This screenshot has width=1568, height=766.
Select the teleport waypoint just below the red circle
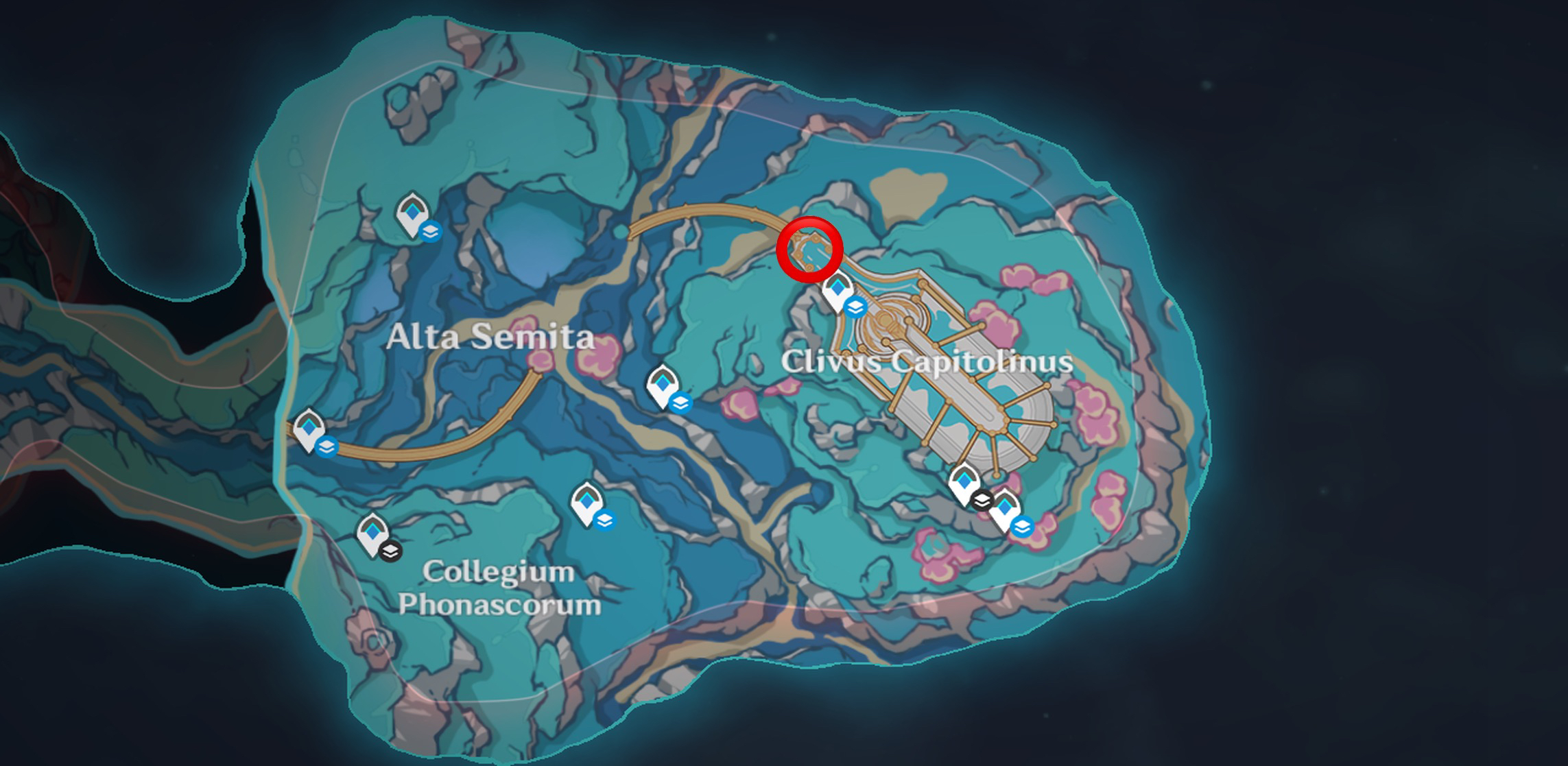coord(837,291)
